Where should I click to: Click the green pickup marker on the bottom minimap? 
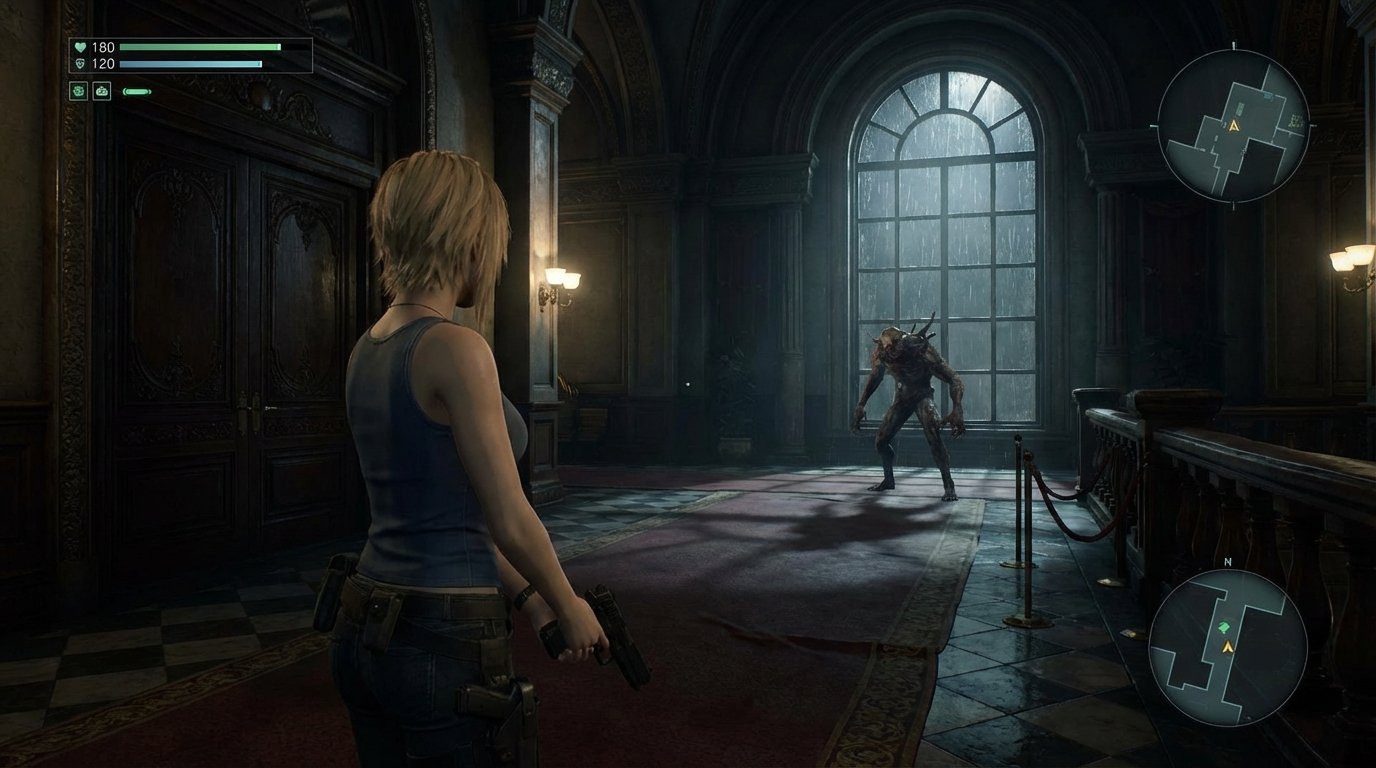(x=1224, y=627)
